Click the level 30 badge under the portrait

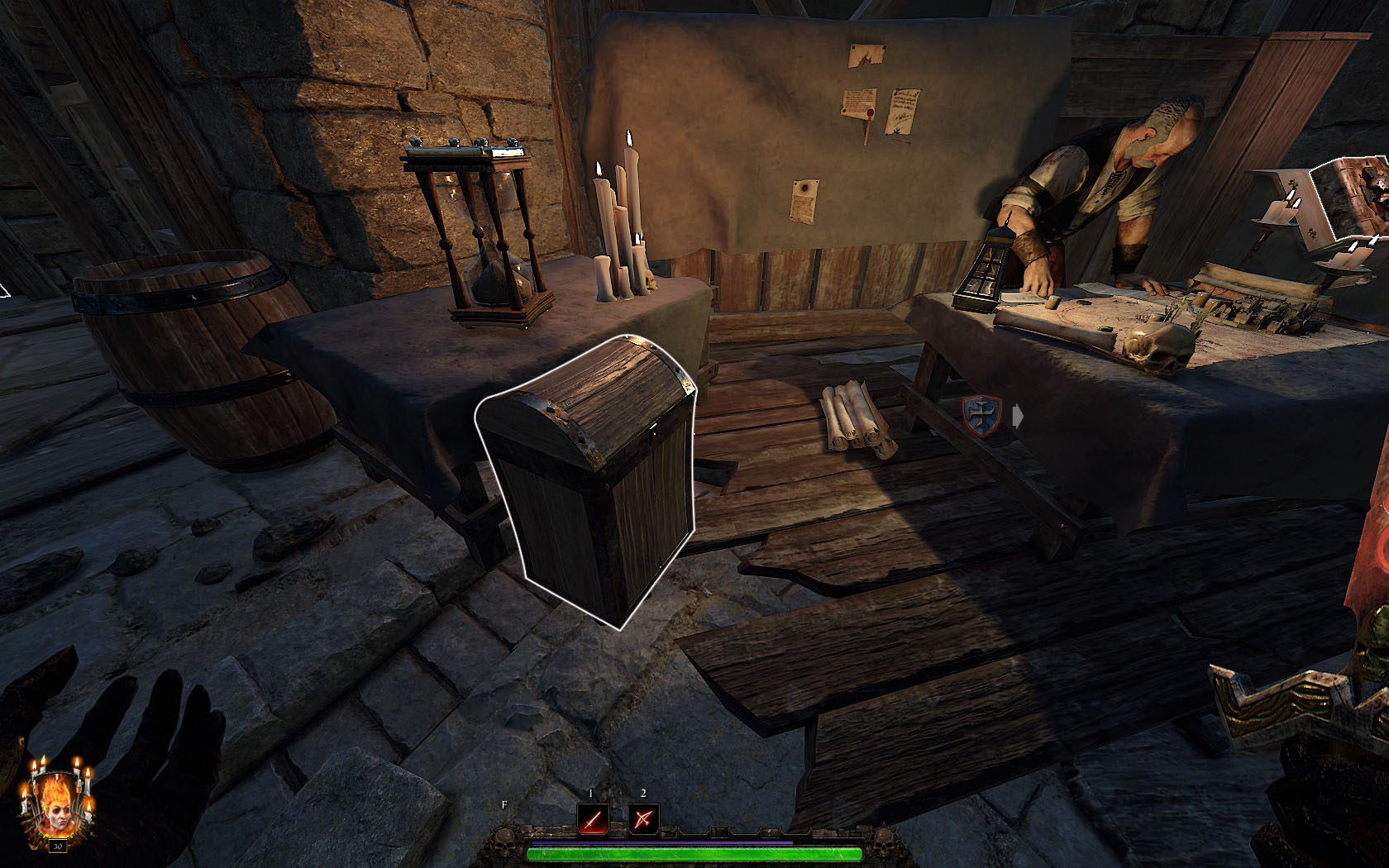[58, 846]
